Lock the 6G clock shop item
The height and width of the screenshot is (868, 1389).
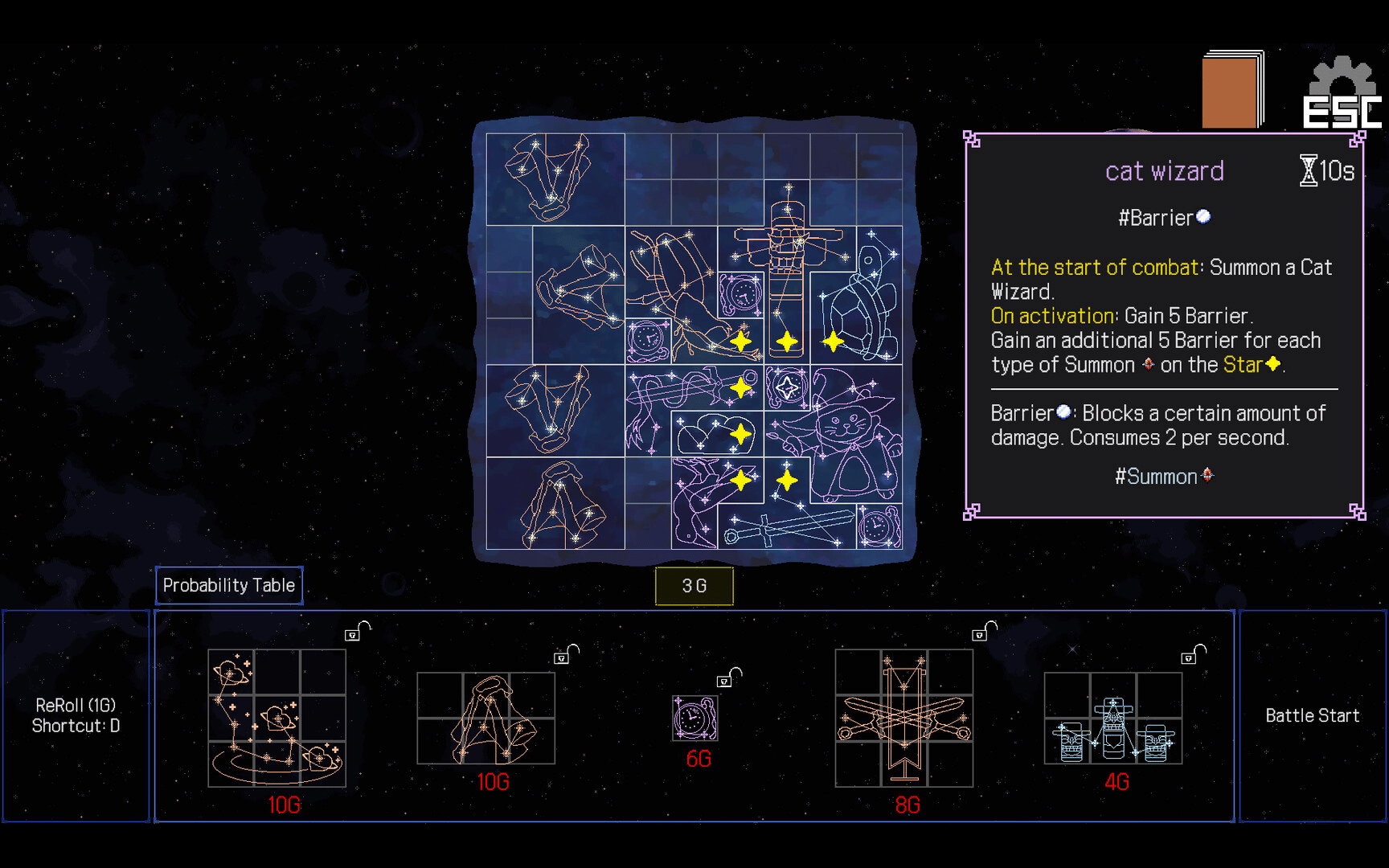(x=727, y=678)
